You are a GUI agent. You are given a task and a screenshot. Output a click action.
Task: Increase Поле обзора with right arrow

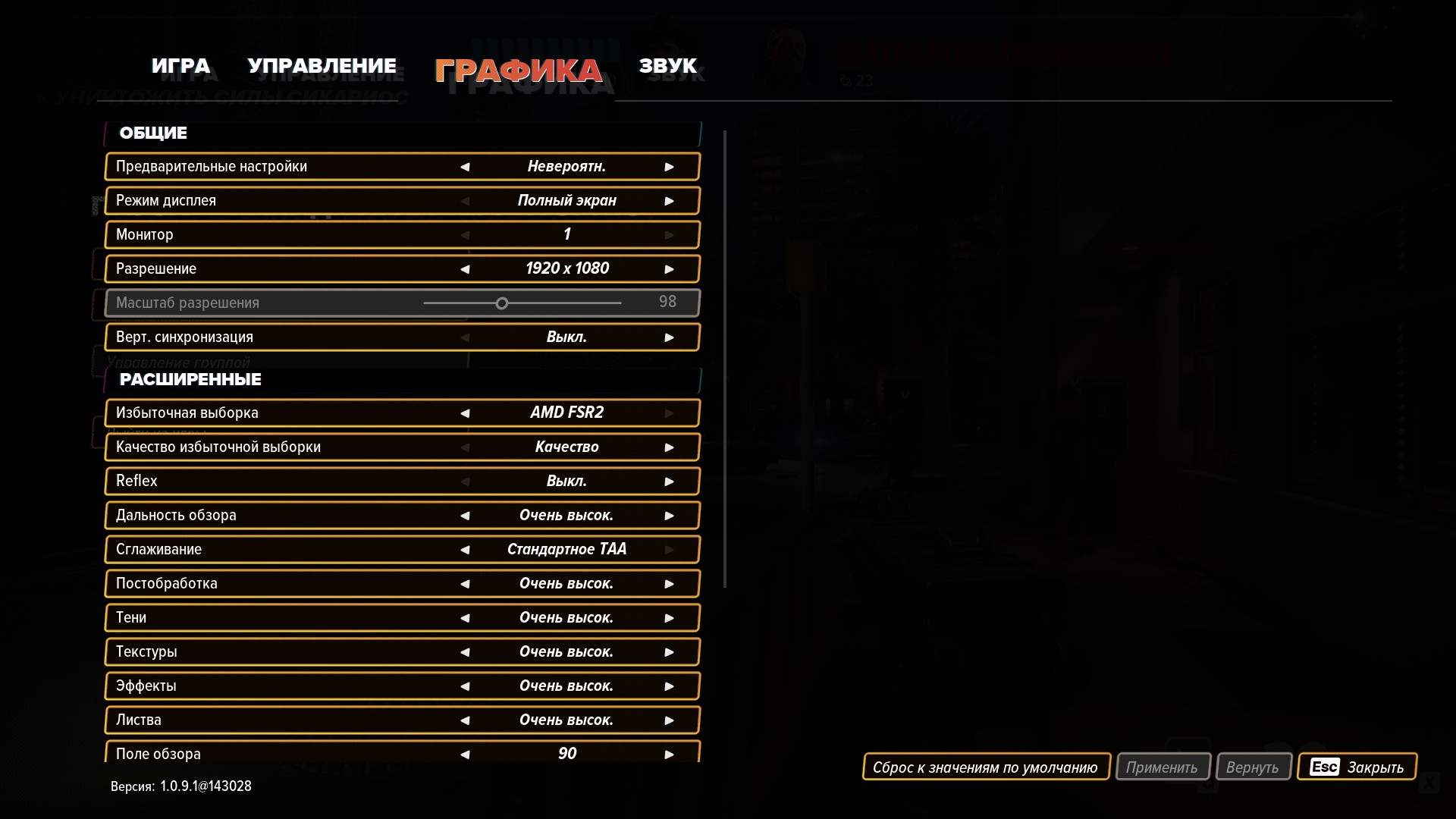669,755
